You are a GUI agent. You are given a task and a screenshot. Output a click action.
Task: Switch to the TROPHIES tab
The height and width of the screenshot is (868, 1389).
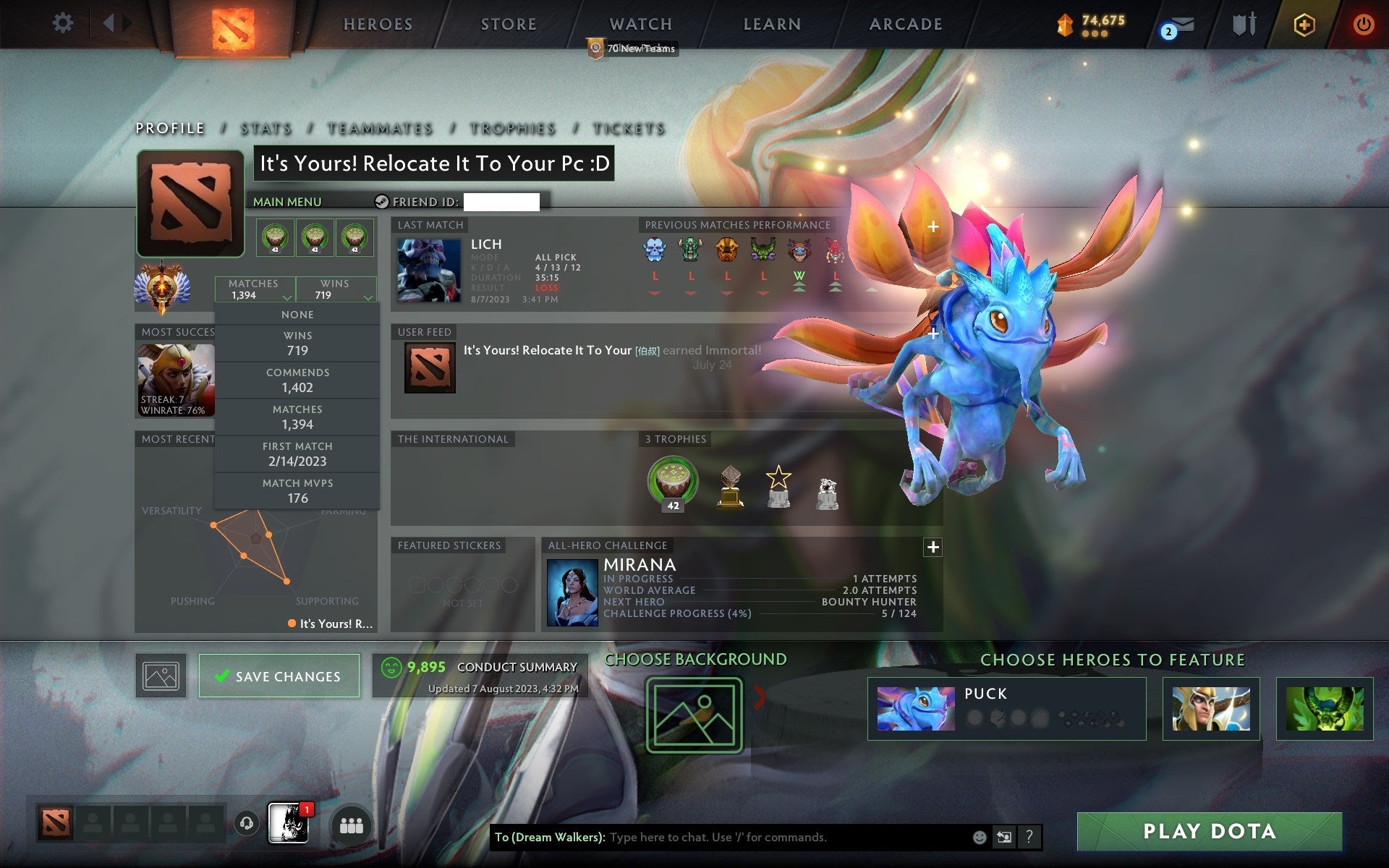pos(511,128)
